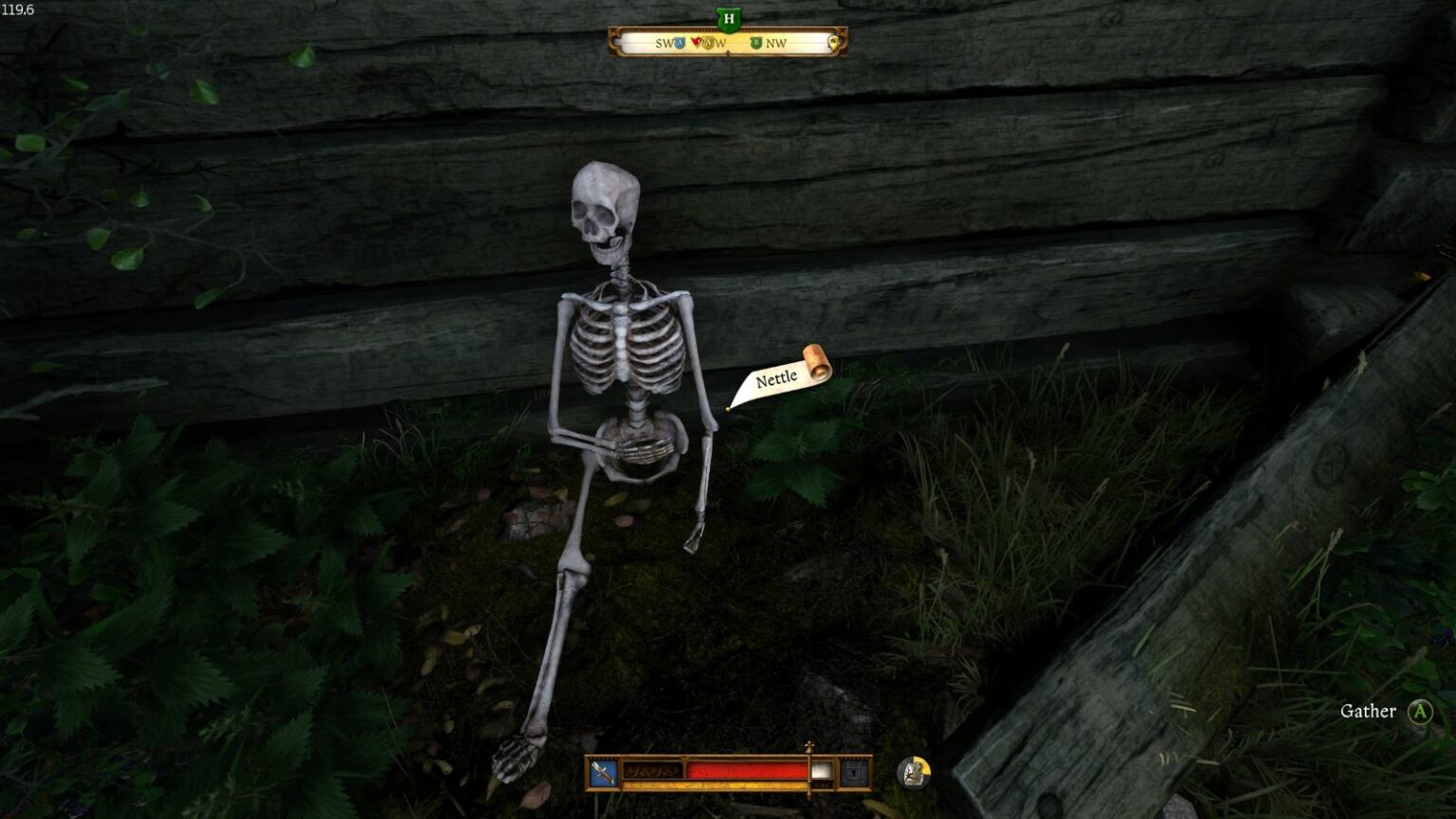Click the blue chainmail armor icon on the HUD

tap(853, 771)
